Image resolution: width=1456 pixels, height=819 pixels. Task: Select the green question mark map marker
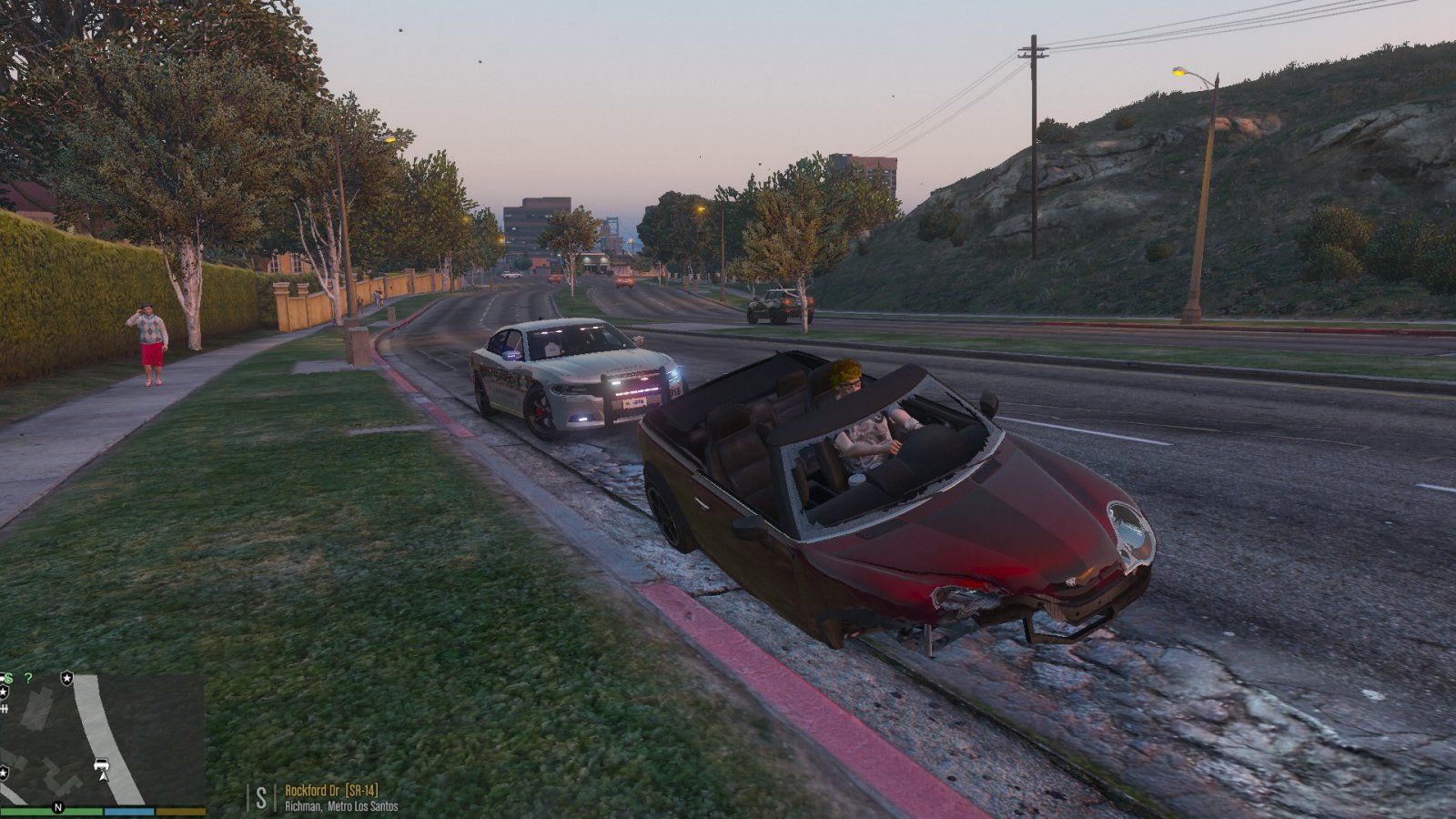29,678
